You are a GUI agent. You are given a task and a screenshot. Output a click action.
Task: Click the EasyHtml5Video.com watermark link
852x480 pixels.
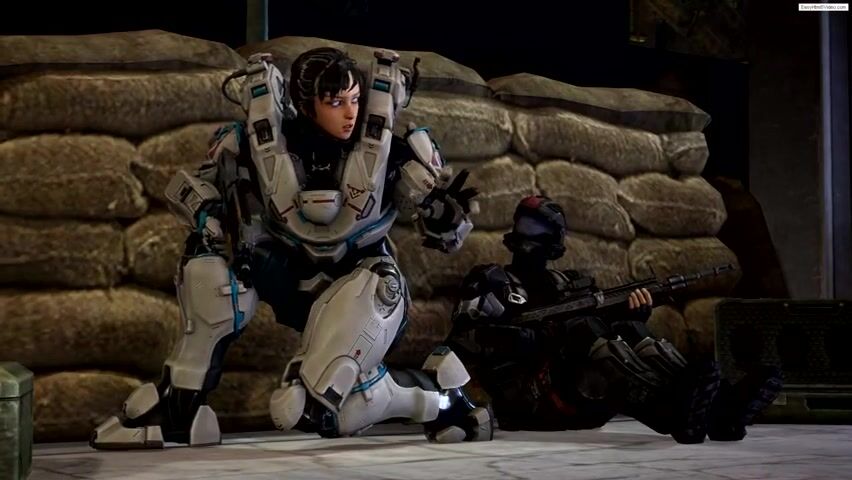823,7
